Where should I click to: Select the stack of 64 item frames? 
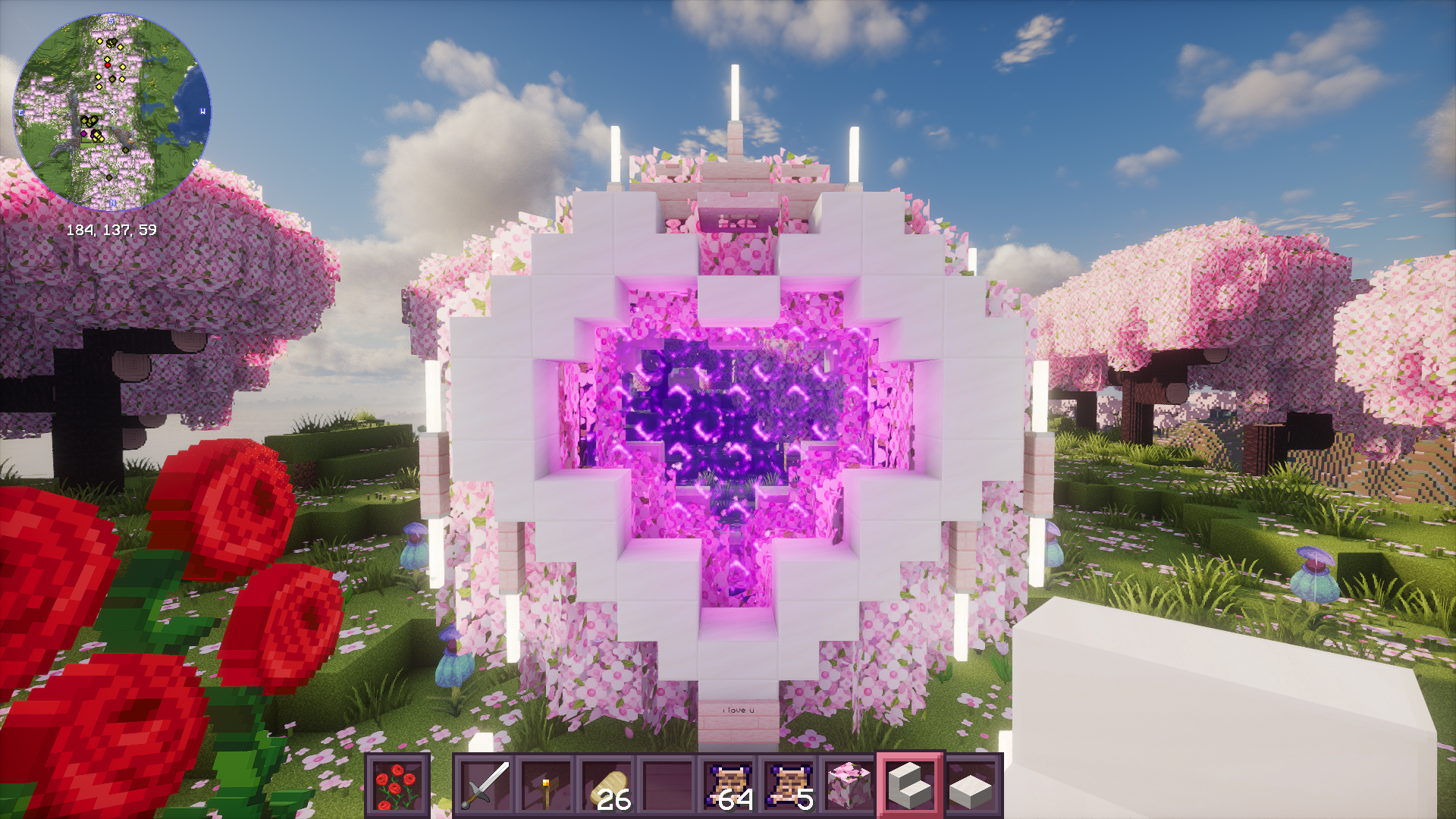click(730, 786)
